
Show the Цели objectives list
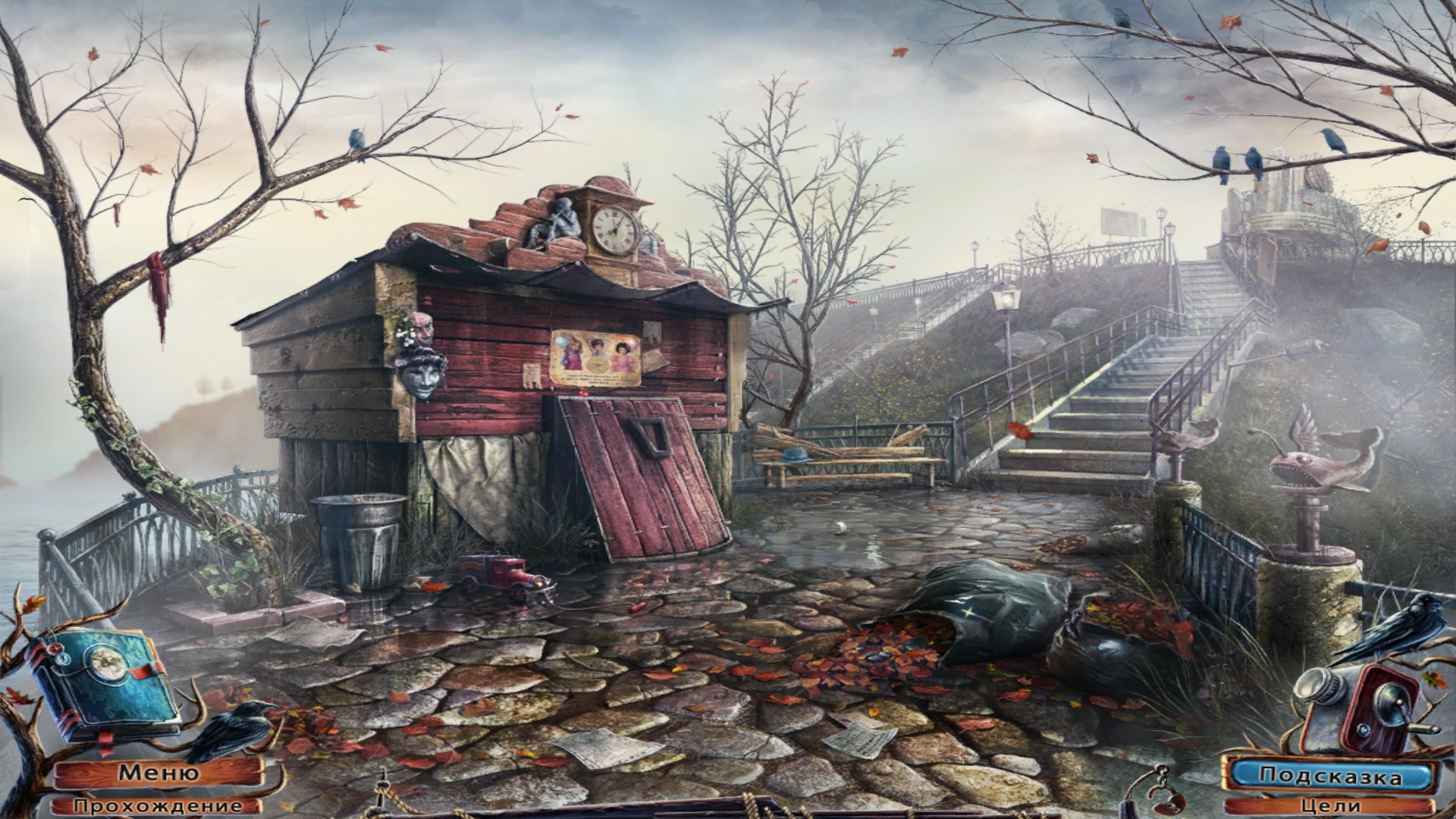(x=1330, y=806)
